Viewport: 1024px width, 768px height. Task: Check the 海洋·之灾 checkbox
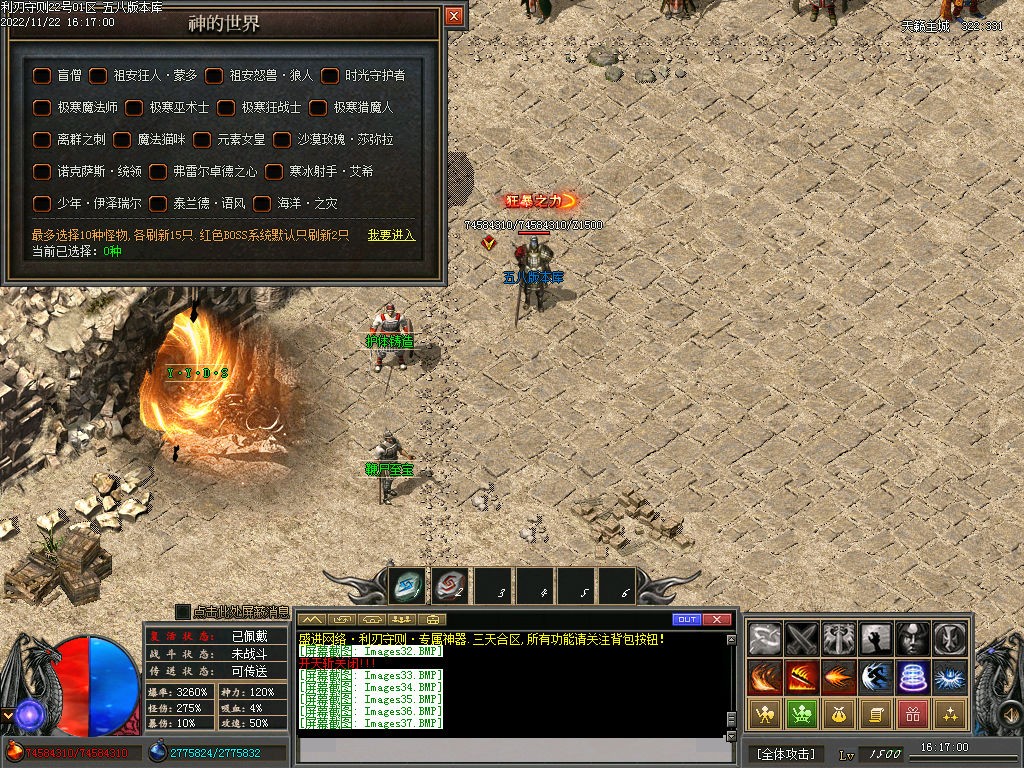tap(262, 204)
